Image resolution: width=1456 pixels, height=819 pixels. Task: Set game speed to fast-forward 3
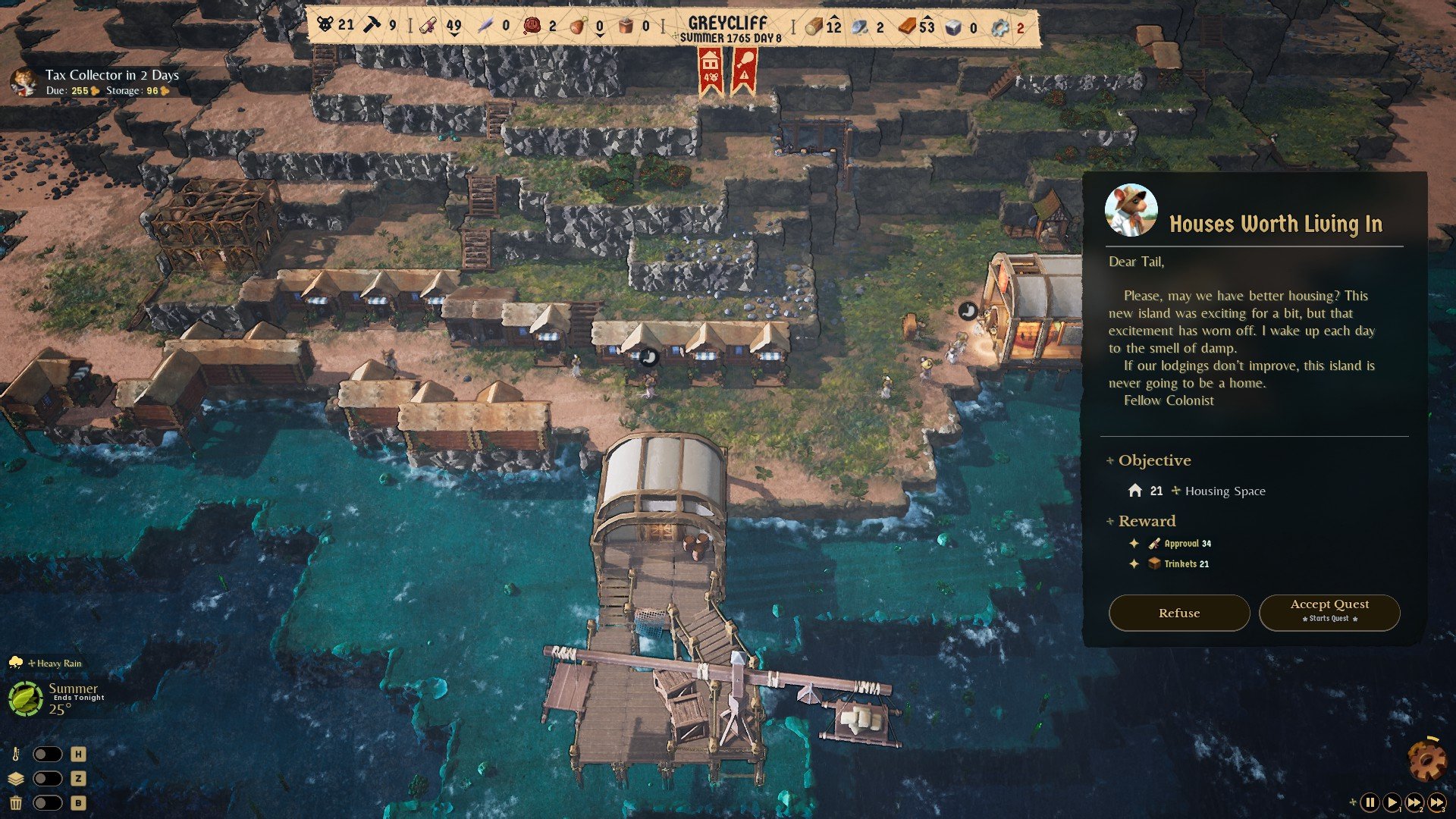pyautogui.click(x=1437, y=802)
